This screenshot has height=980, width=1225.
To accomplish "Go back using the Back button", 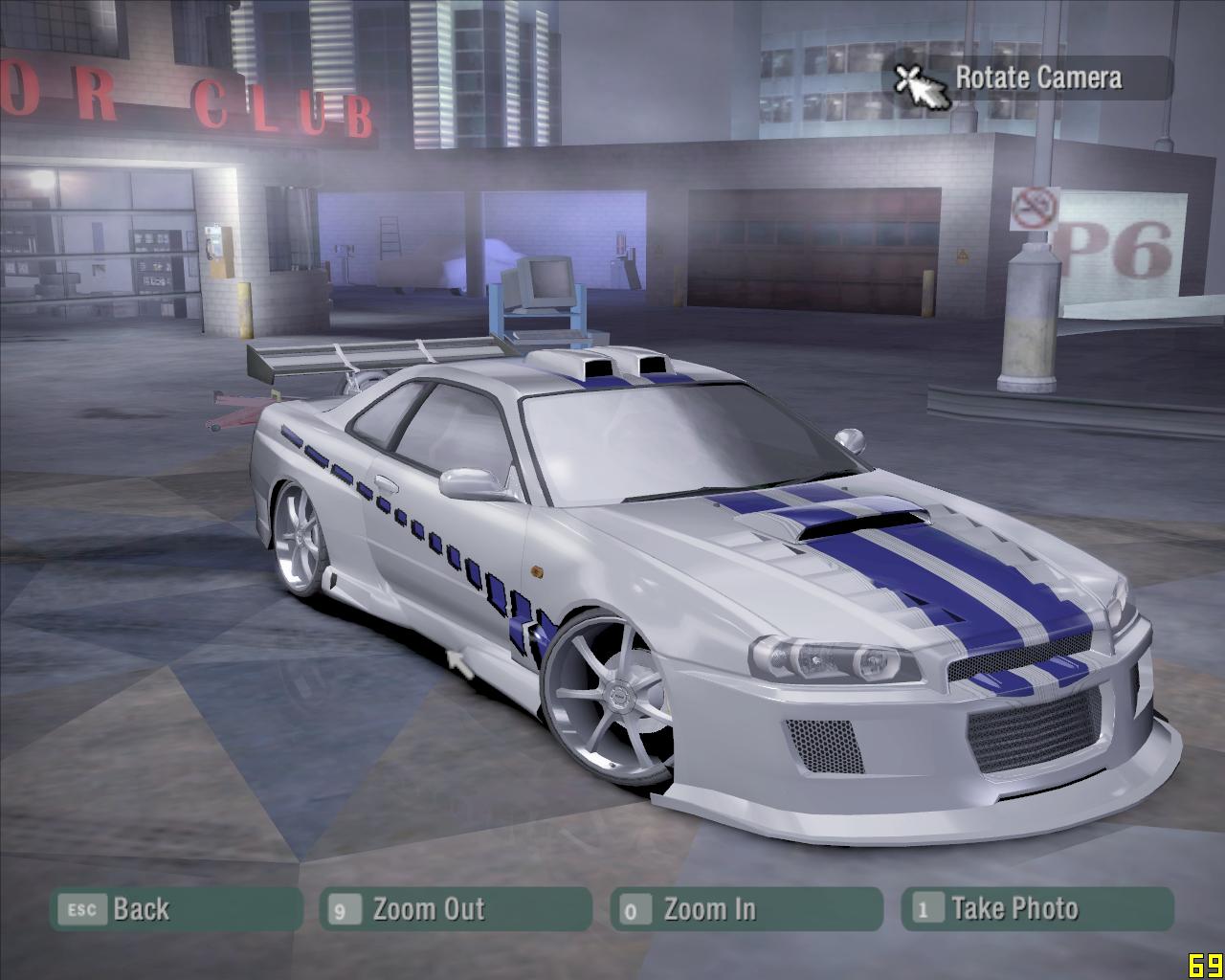I will pyautogui.click(x=176, y=909).
